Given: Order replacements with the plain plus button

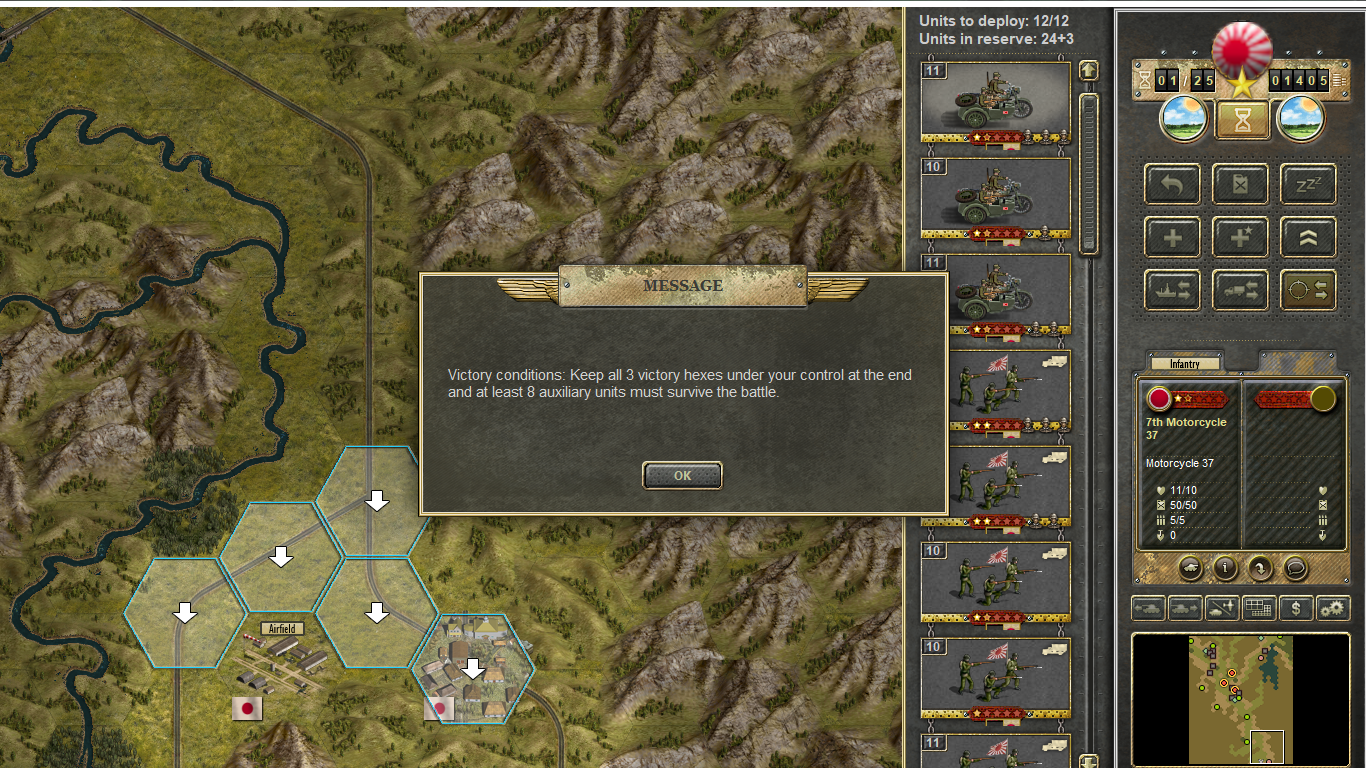Looking at the screenshot, I should 1172,238.
